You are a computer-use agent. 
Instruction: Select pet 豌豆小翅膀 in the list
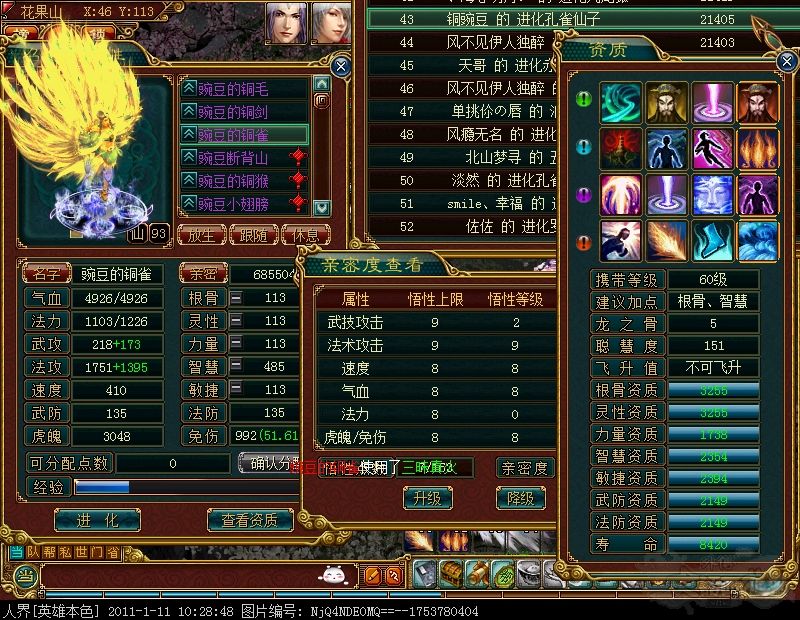click(x=240, y=203)
